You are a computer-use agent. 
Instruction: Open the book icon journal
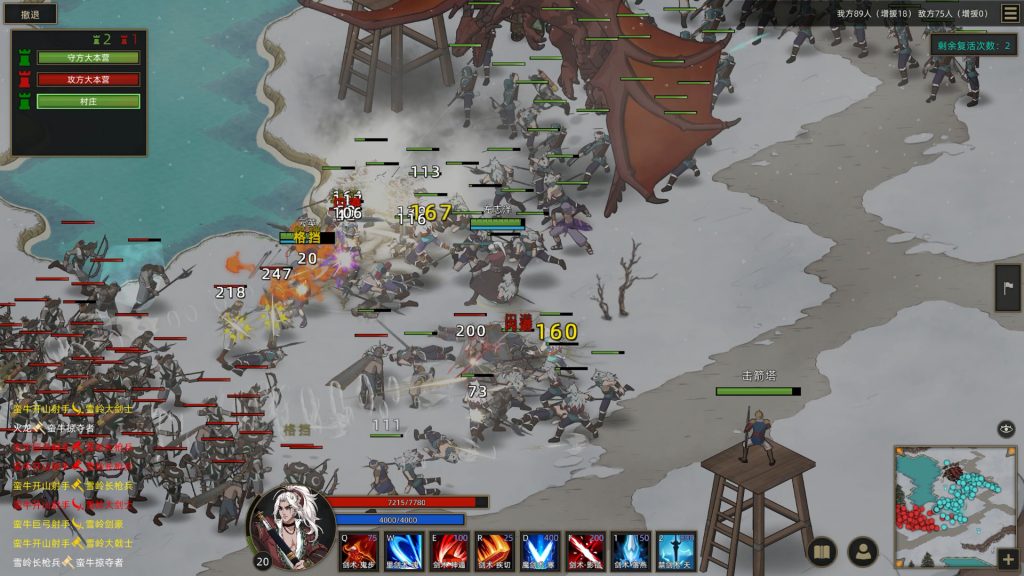tap(822, 551)
